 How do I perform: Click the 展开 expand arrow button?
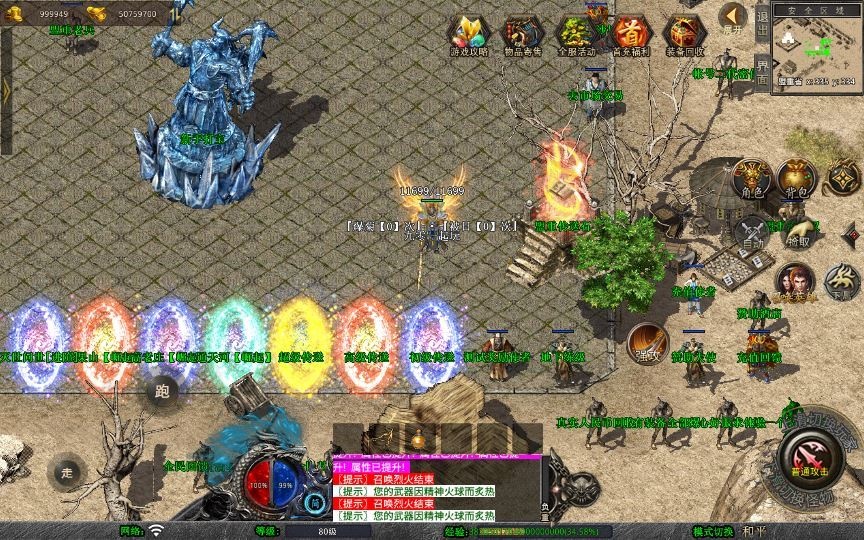pyautogui.click(x=734, y=17)
